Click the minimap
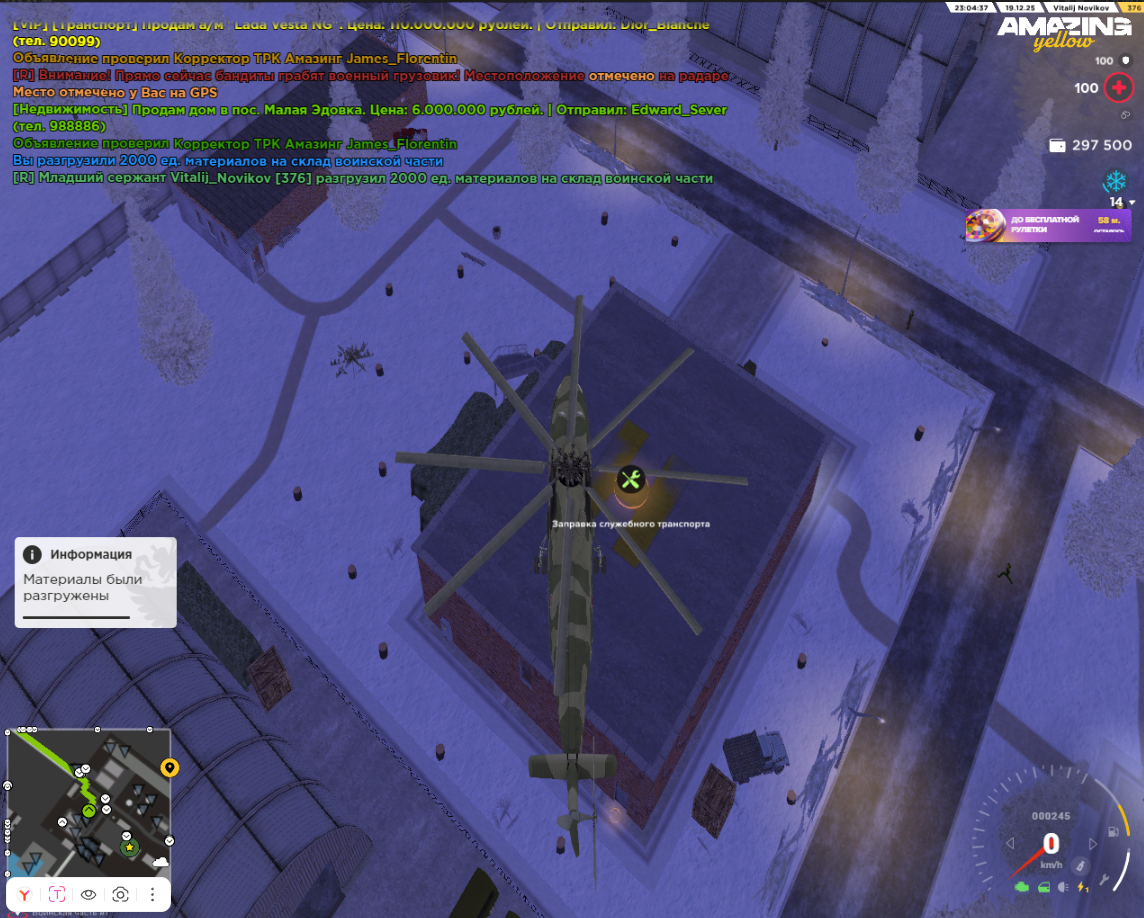 point(88,800)
